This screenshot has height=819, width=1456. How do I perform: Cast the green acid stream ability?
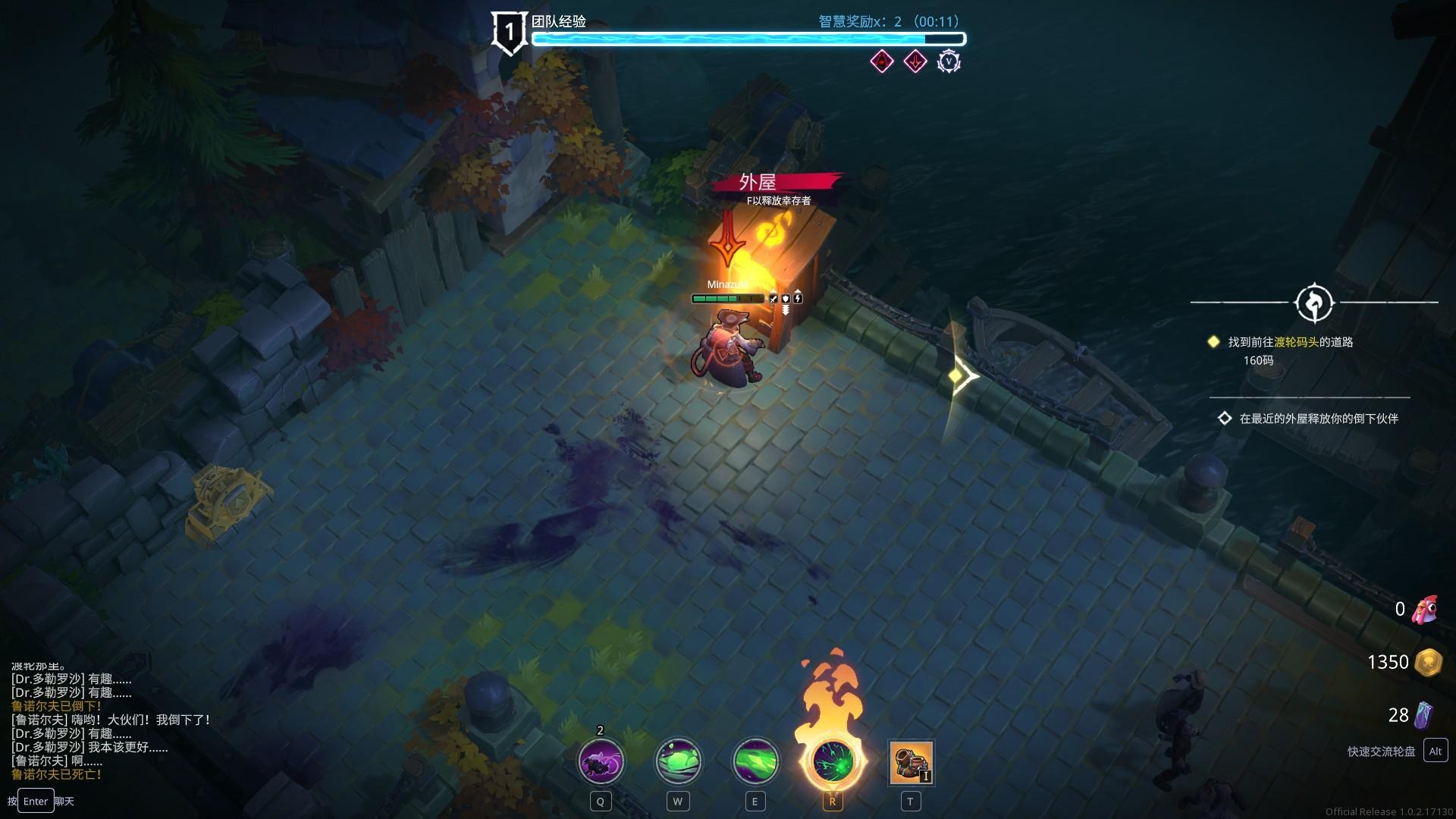click(755, 761)
